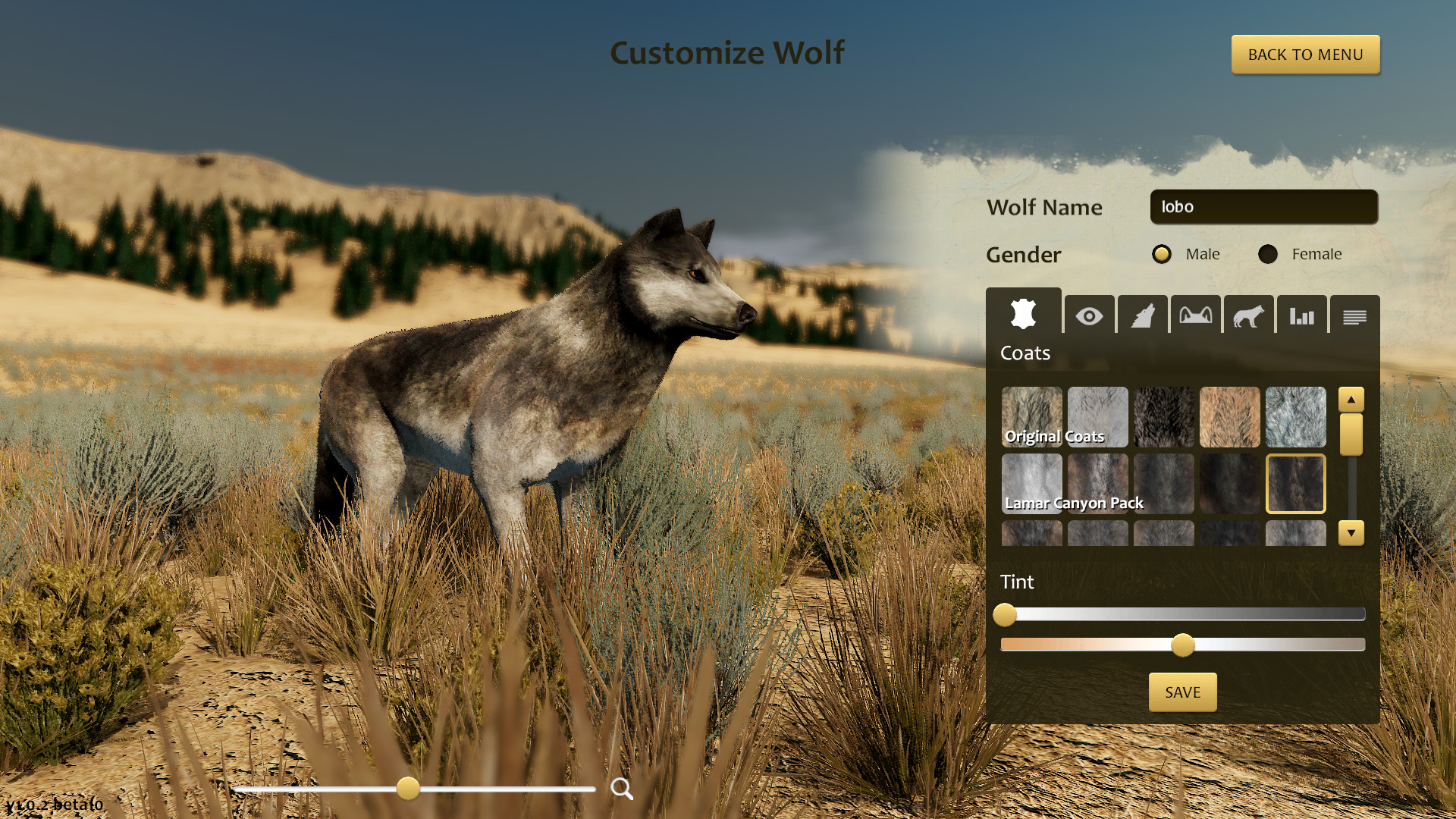Edit the Wolf Name field showing lobo
This screenshot has width=1456, height=819.
pyautogui.click(x=1263, y=206)
